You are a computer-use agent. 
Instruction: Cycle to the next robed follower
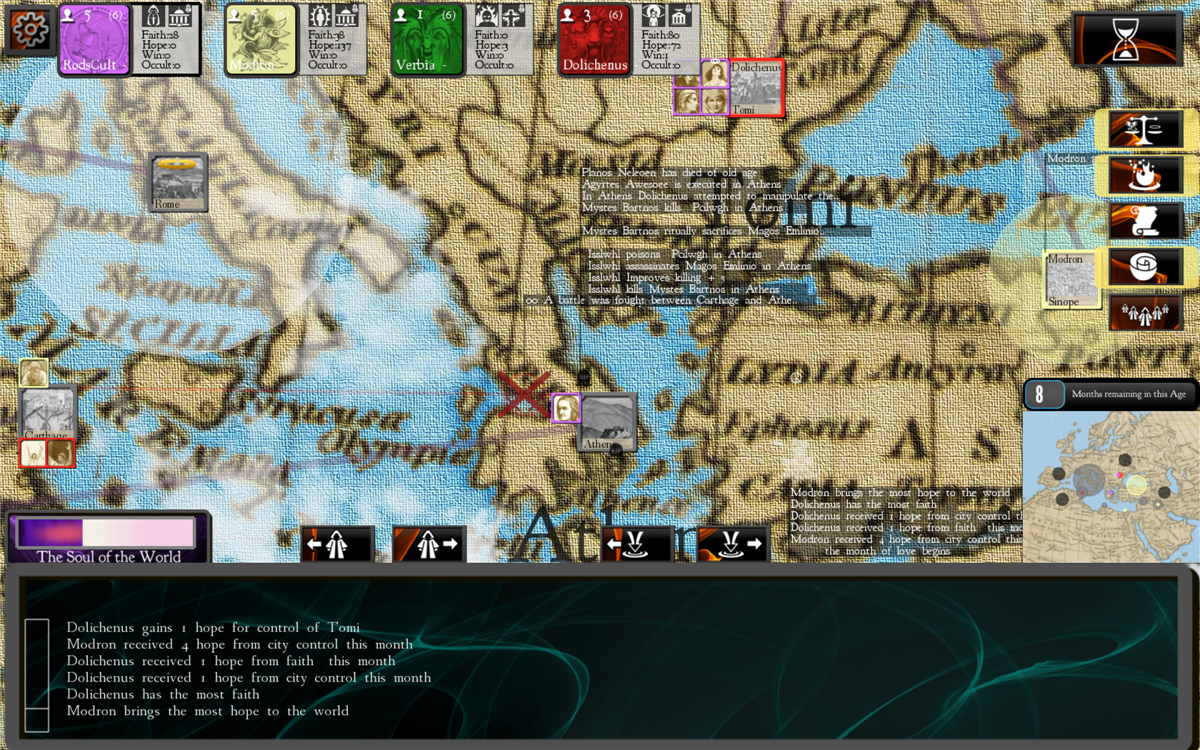[x=429, y=545]
